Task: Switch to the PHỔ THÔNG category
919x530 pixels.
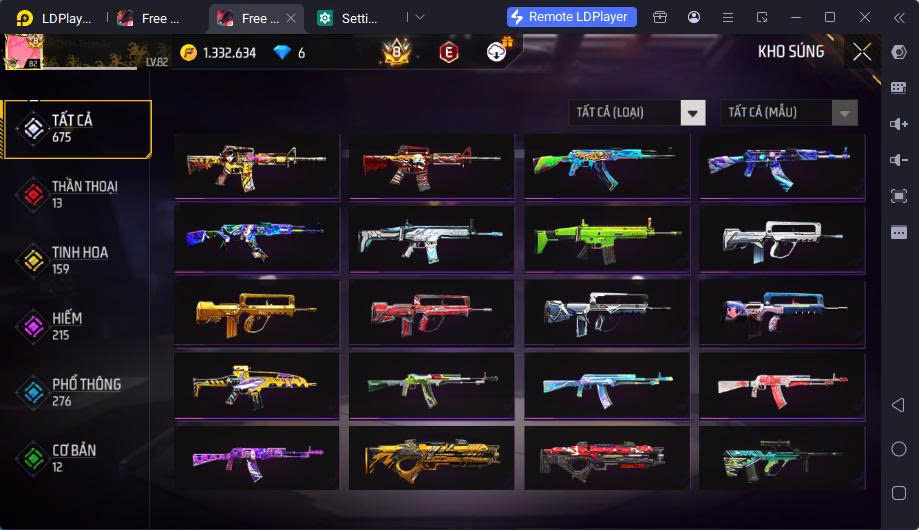Action: click(x=77, y=392)
